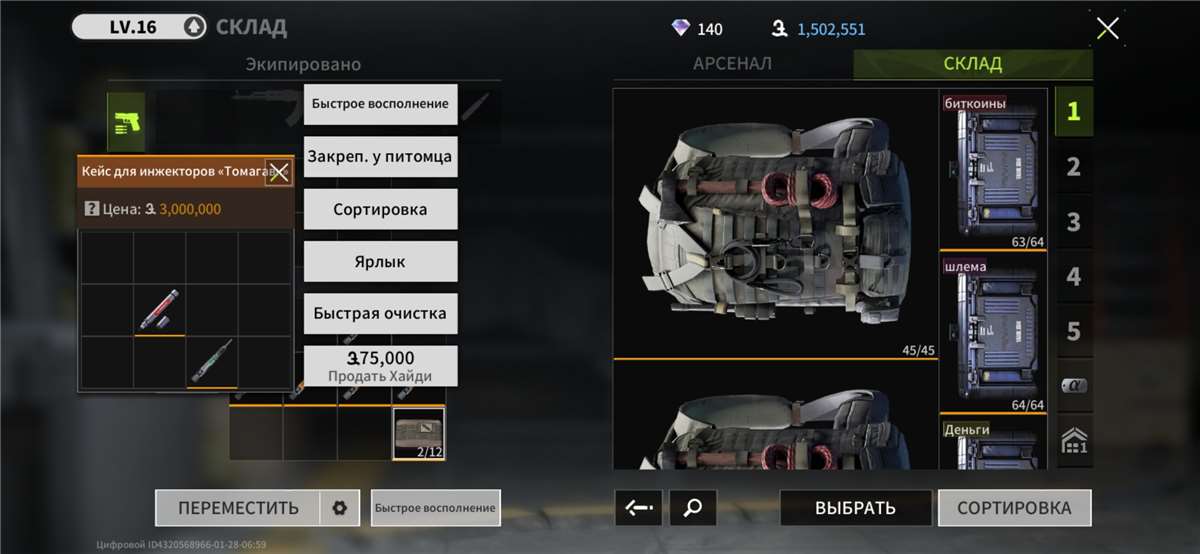The width and height of the screenshot is (1200, 554).
Task: Switch to the СКЛАД tab
Action: click(972, 64)
